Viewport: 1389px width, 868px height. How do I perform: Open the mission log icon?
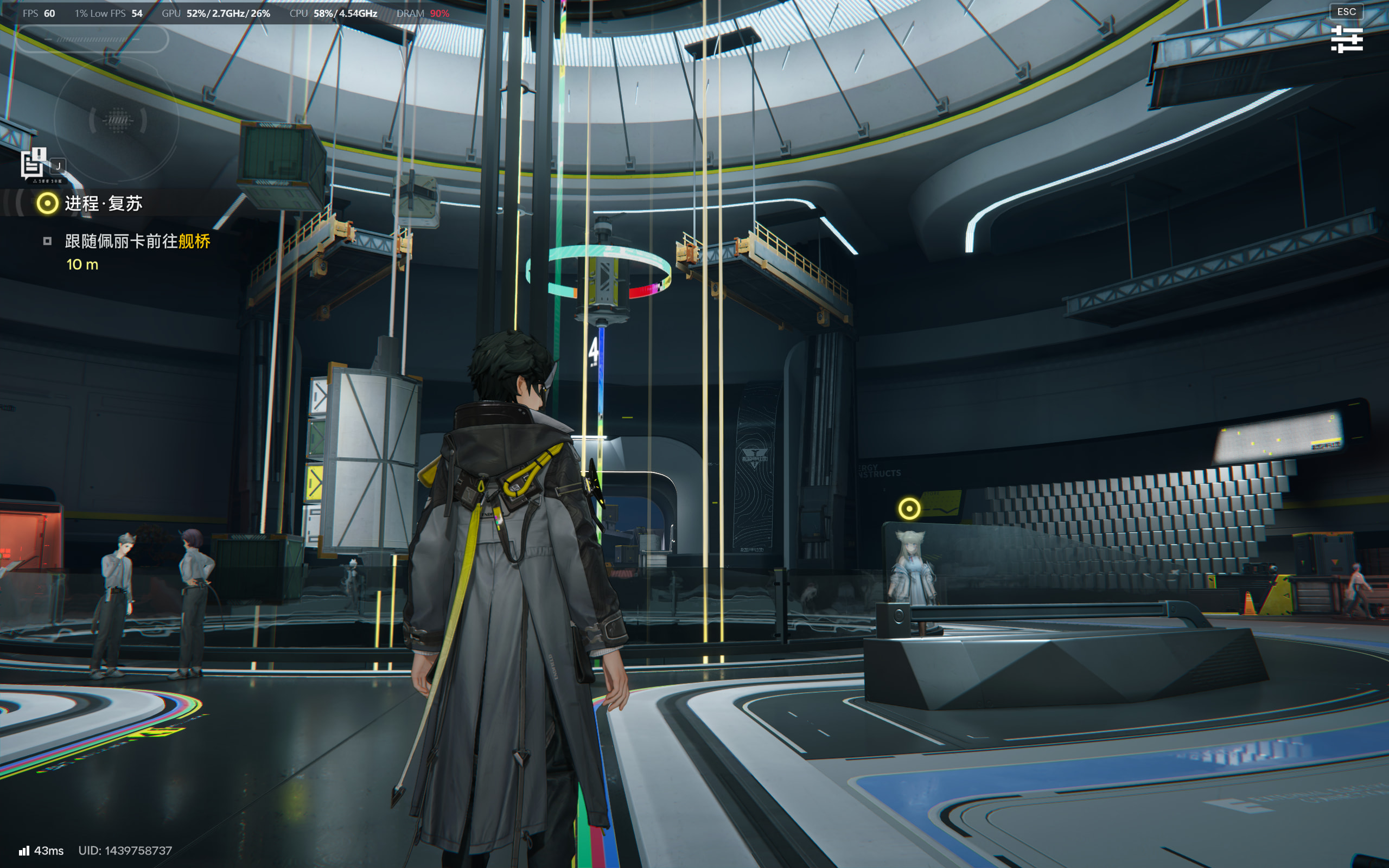[x=33, y=164]
